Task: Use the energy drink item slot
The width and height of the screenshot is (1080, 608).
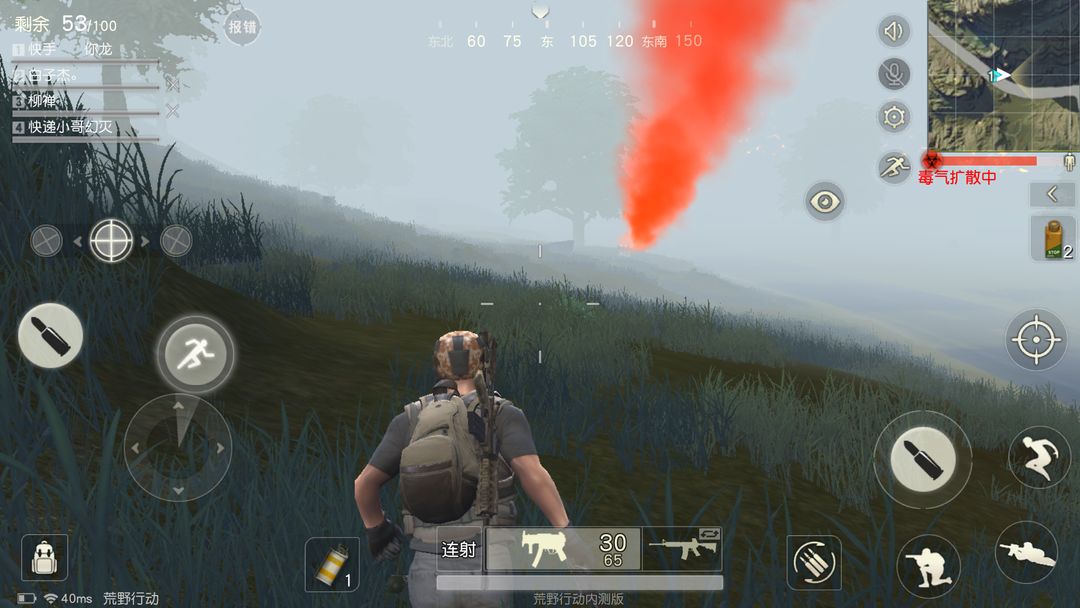Action: (x=1053, y=239)
